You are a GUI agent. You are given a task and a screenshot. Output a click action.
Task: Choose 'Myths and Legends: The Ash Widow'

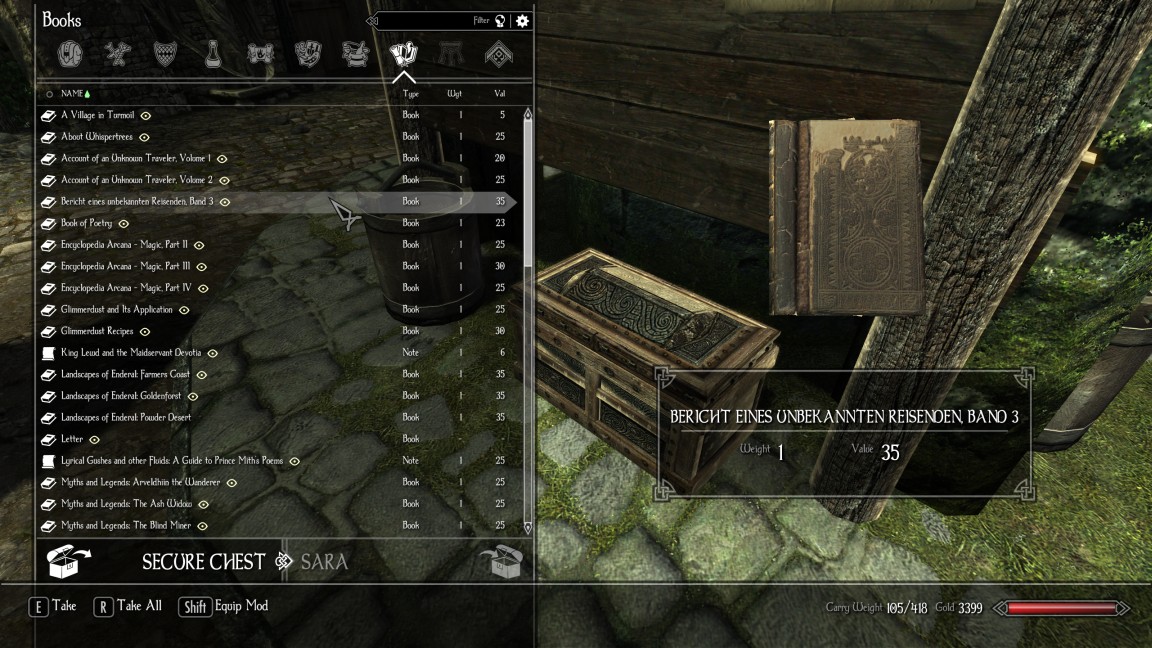pos(126,504)
